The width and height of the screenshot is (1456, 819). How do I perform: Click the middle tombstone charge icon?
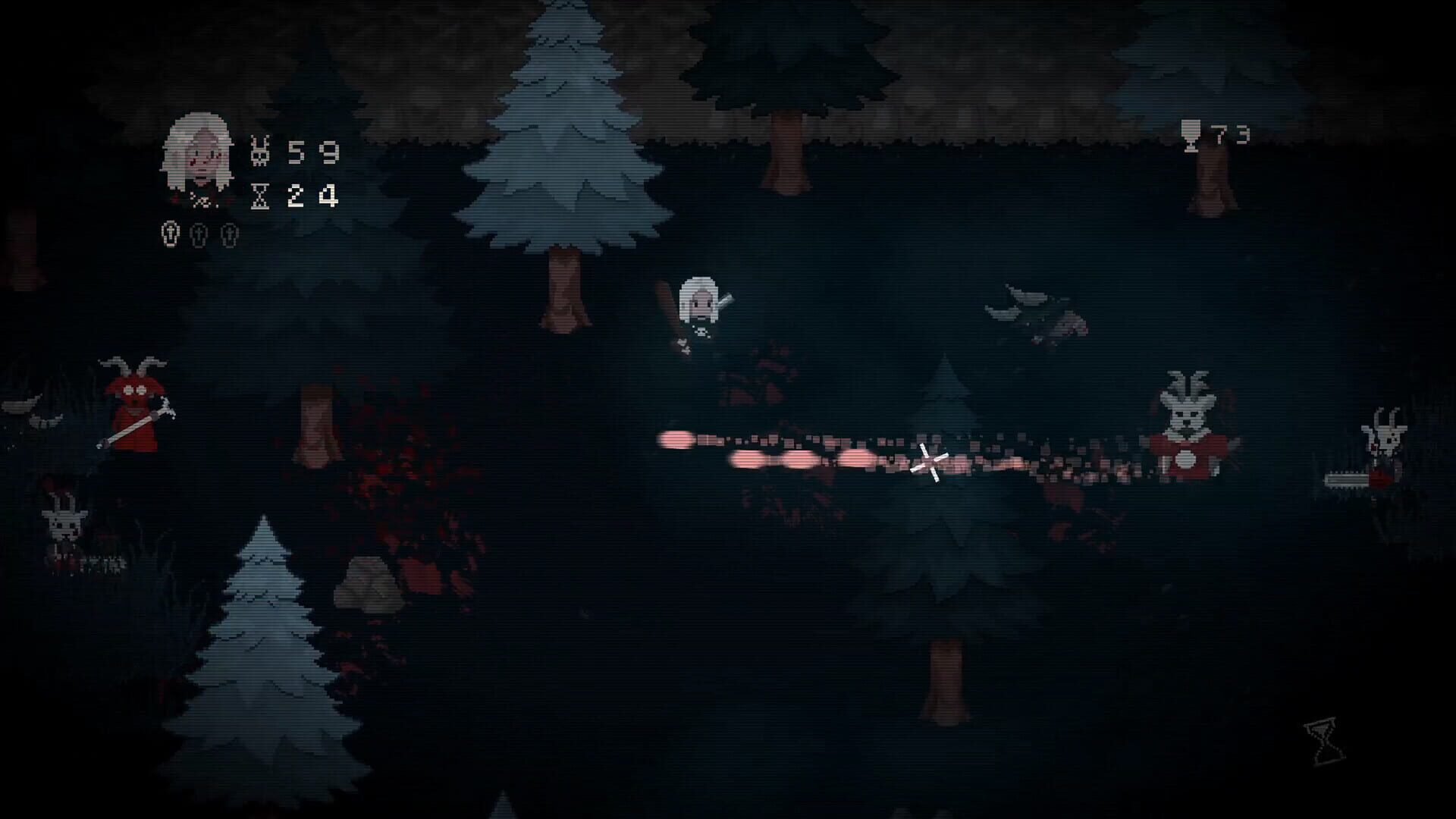tap(198, 235)
